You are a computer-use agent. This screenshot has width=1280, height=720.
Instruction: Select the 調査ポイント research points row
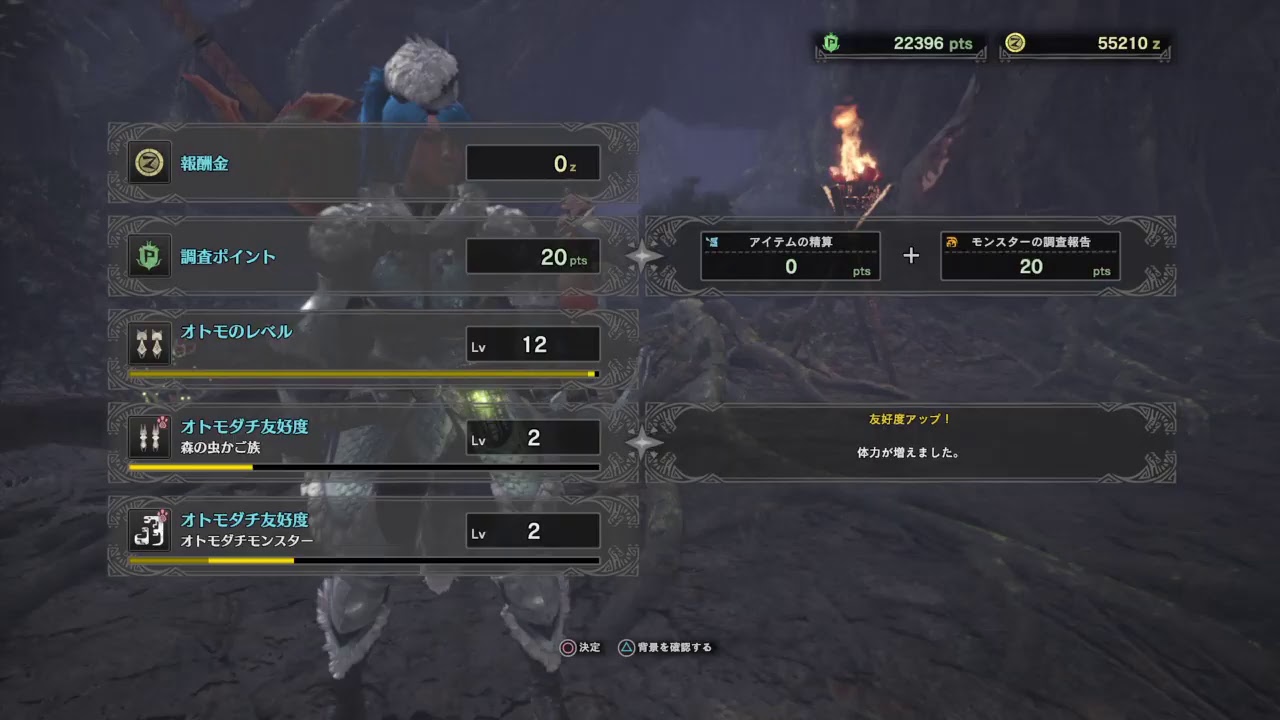coord(372,256)
